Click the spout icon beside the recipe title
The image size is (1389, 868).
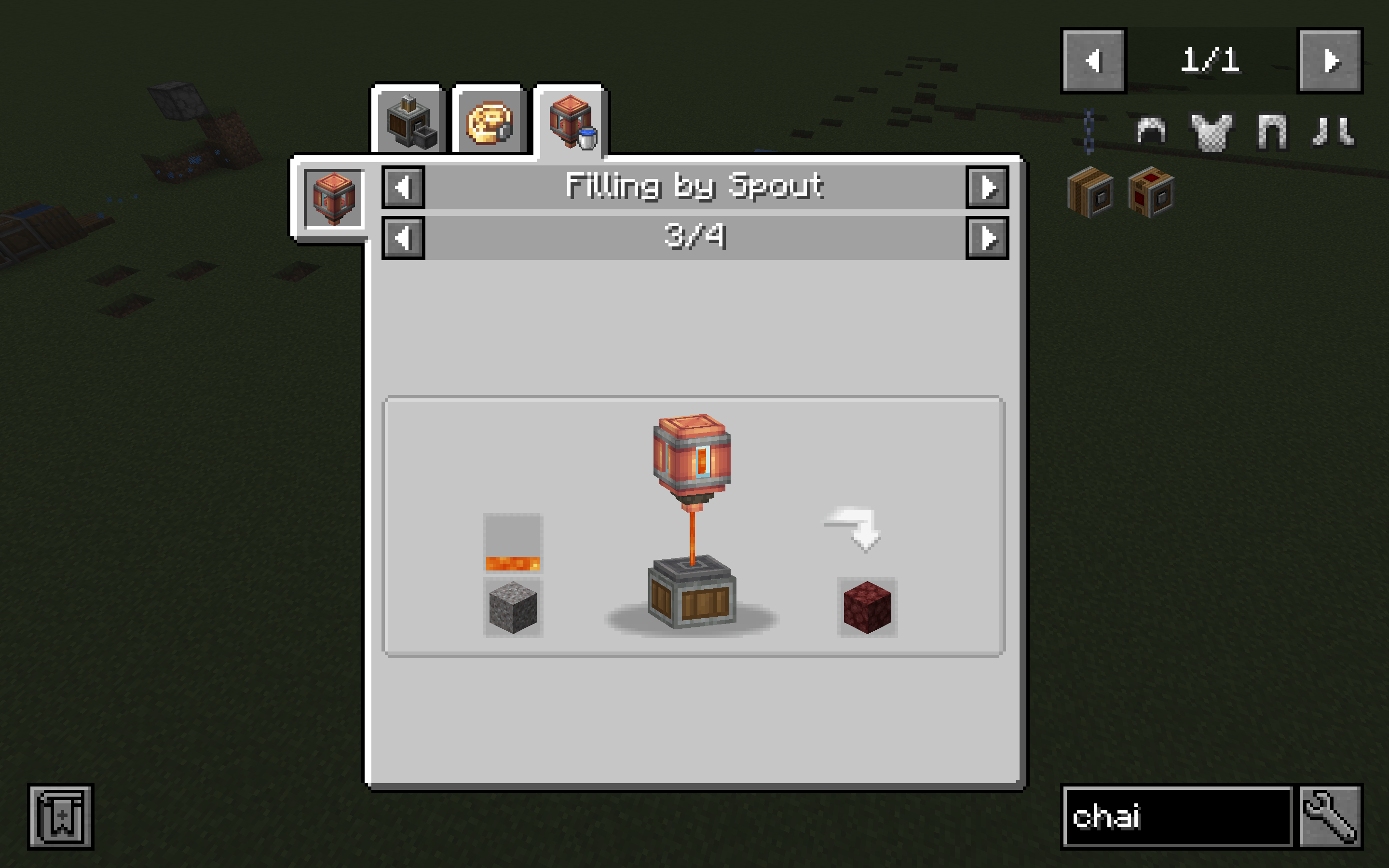pyautogui.click(x=336, y=198)
